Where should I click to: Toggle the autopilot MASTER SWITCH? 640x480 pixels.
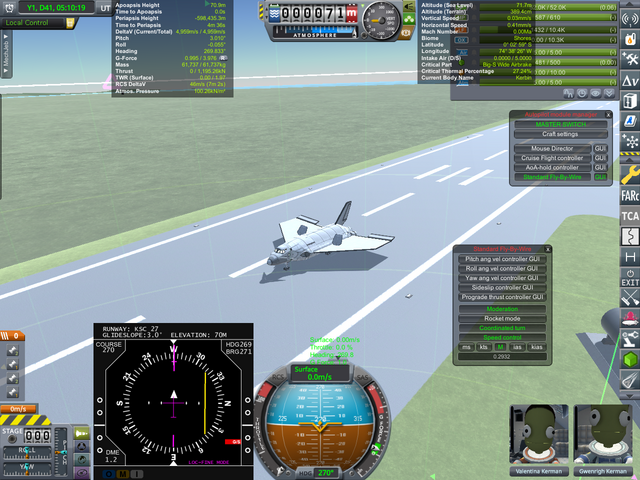(x=560, y=124)
